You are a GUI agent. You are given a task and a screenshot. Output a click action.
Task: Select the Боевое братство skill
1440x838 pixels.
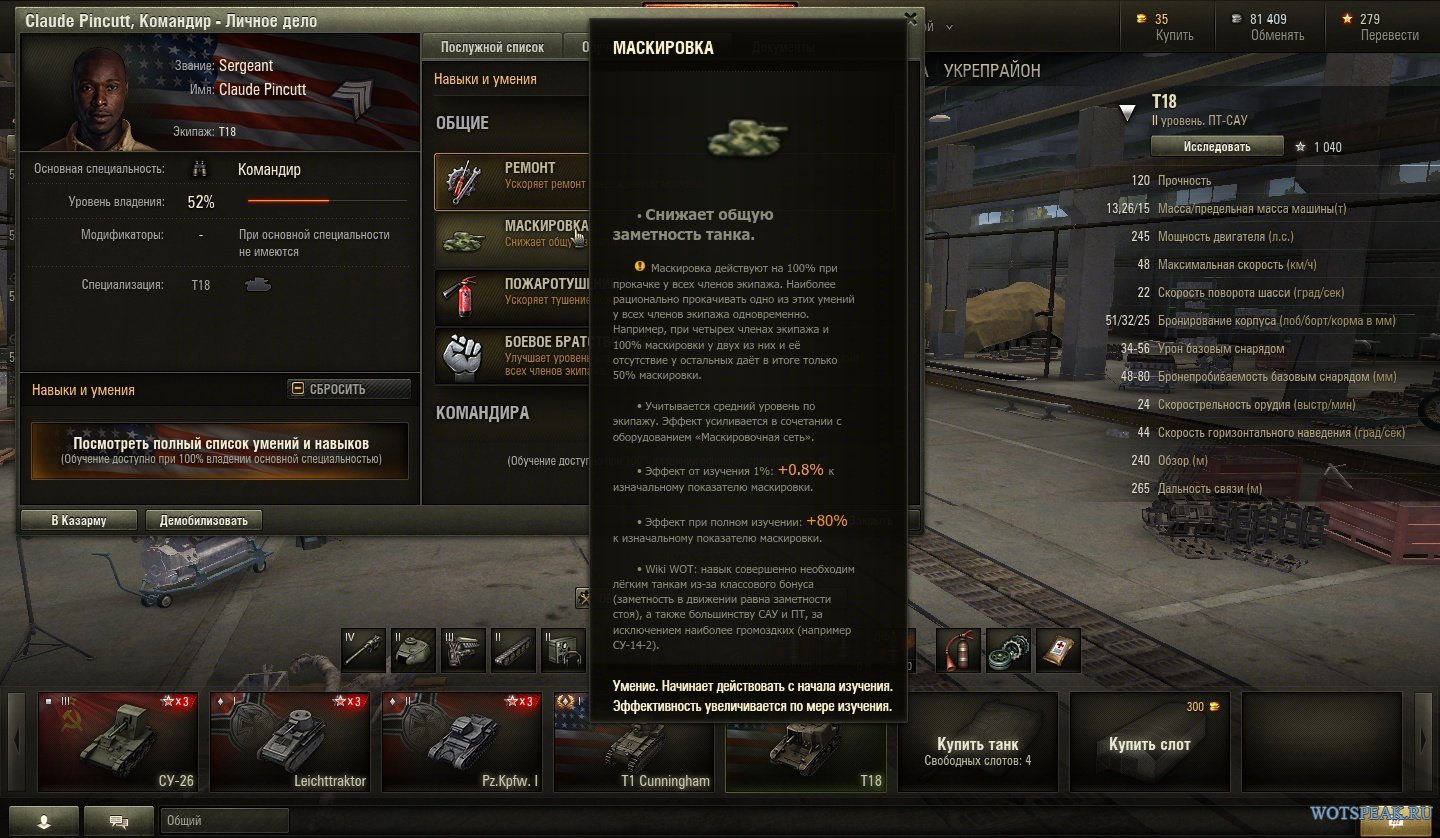pyautogui.click(x=510, y=356)
